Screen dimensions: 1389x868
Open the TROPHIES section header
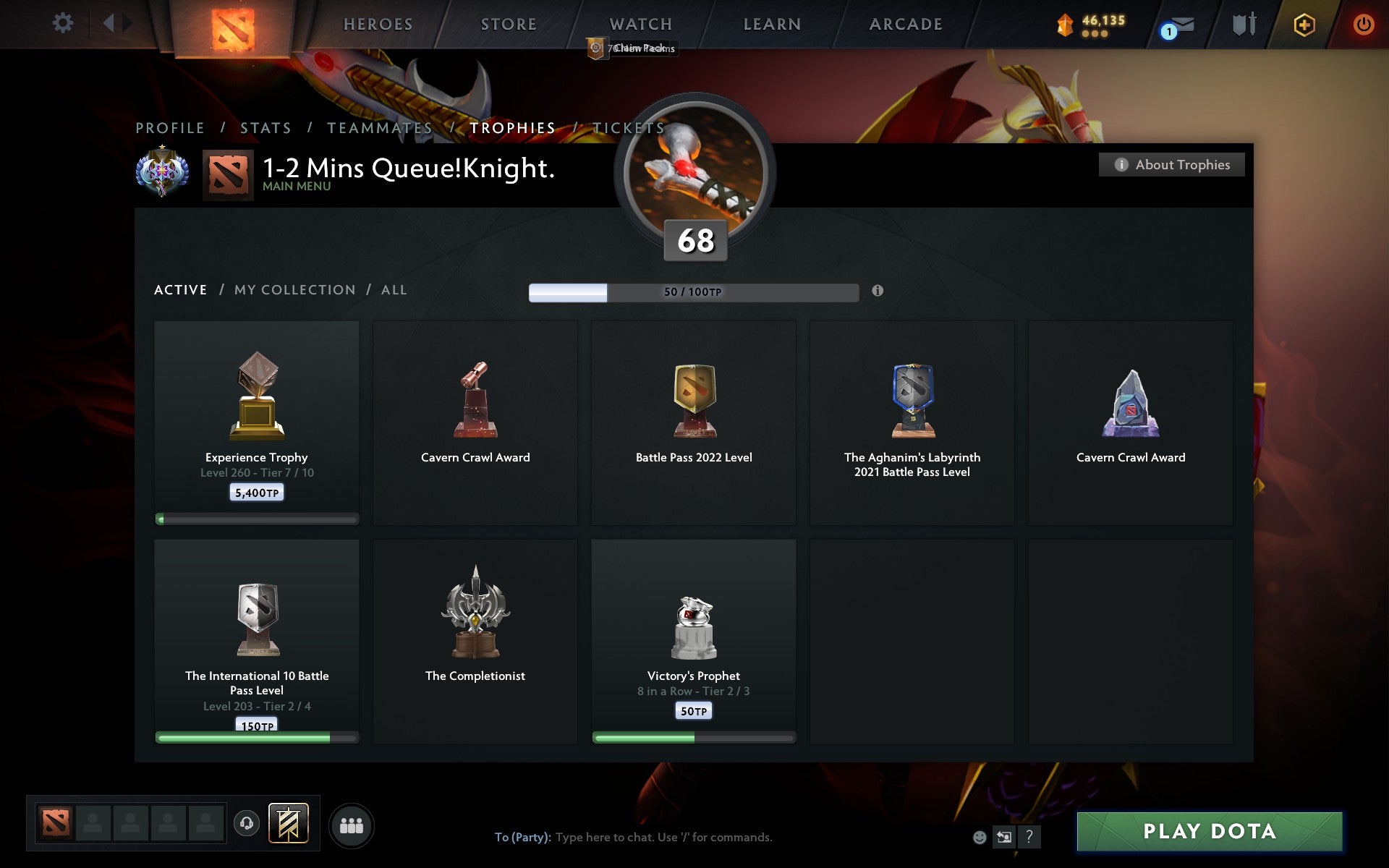tap(513, 127)
